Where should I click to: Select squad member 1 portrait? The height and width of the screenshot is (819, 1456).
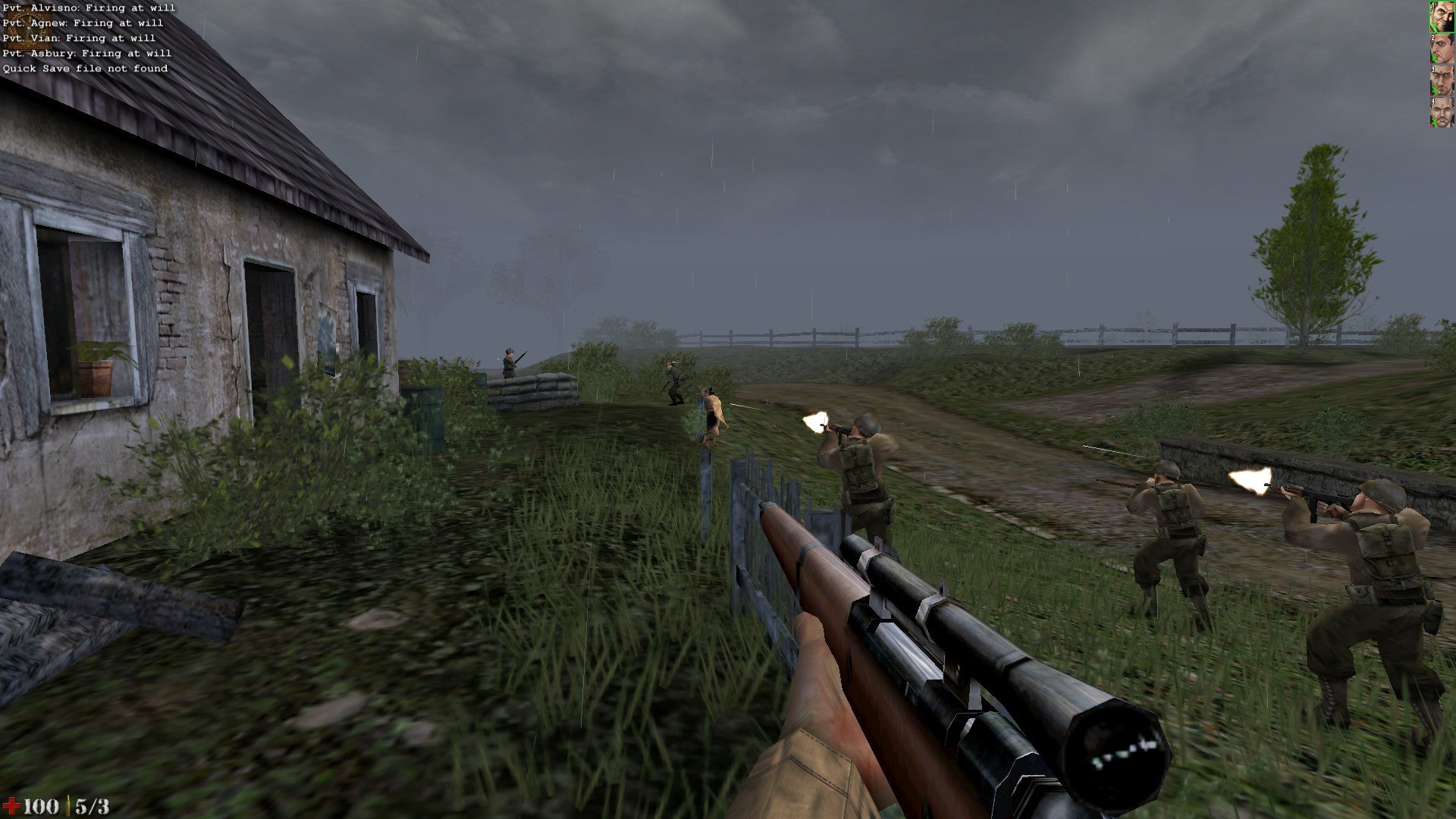coord(1442,17)
